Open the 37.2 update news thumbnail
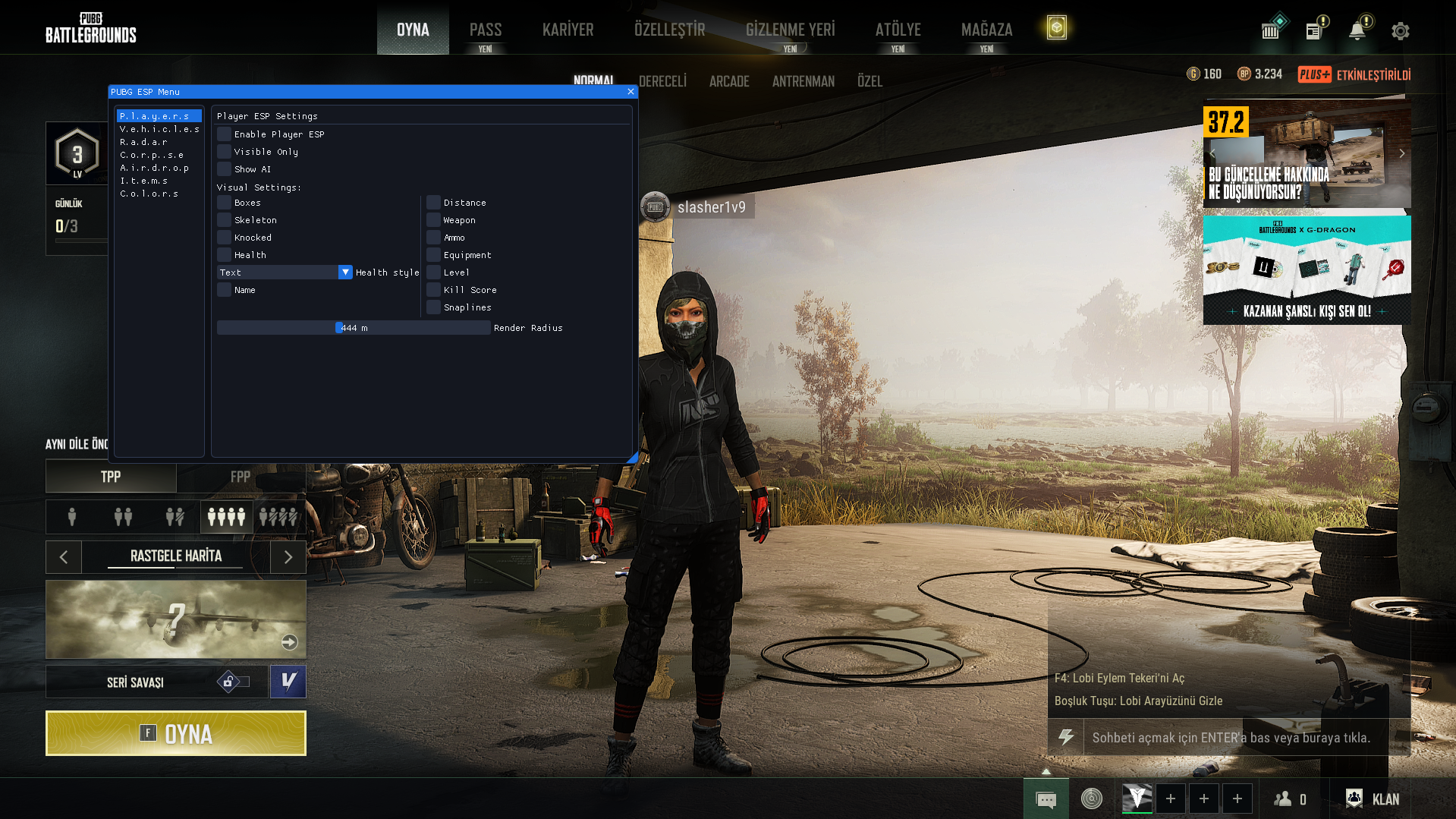1456x819 pixels. 1307,156
